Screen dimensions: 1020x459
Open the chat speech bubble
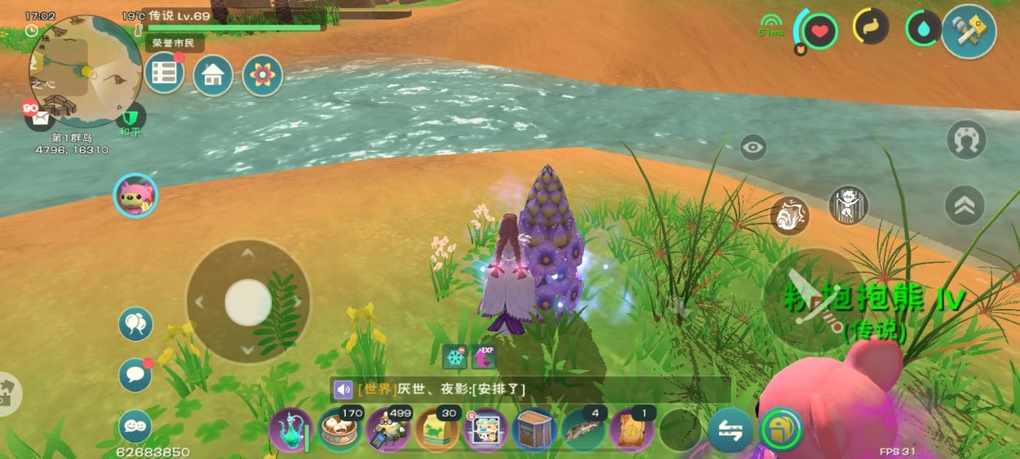coord(135,375)
